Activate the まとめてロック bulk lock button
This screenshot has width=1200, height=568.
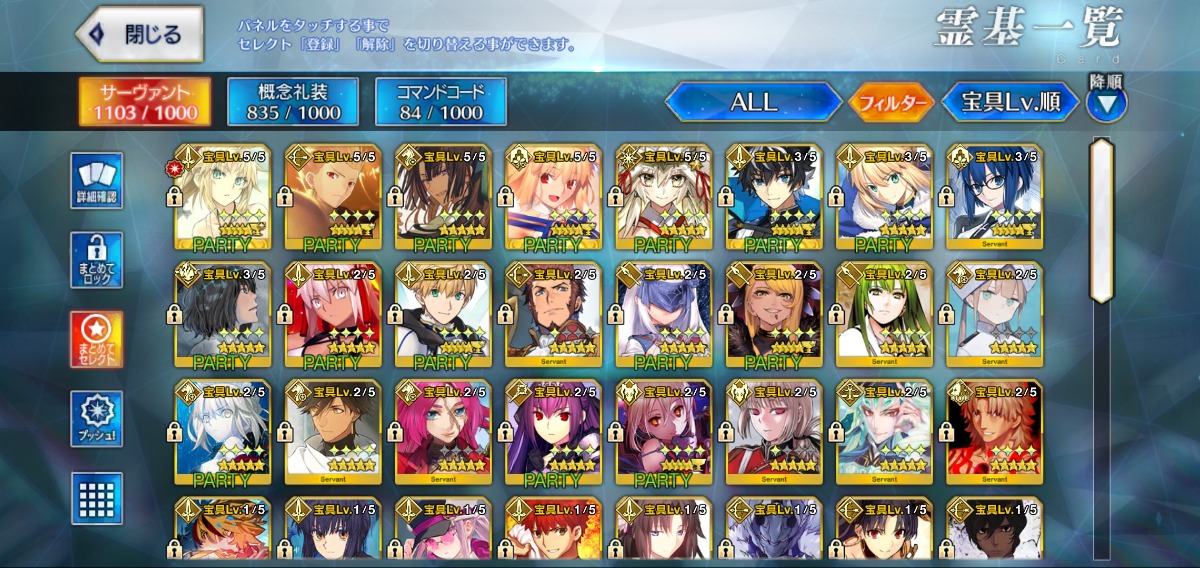coord(97,261)
